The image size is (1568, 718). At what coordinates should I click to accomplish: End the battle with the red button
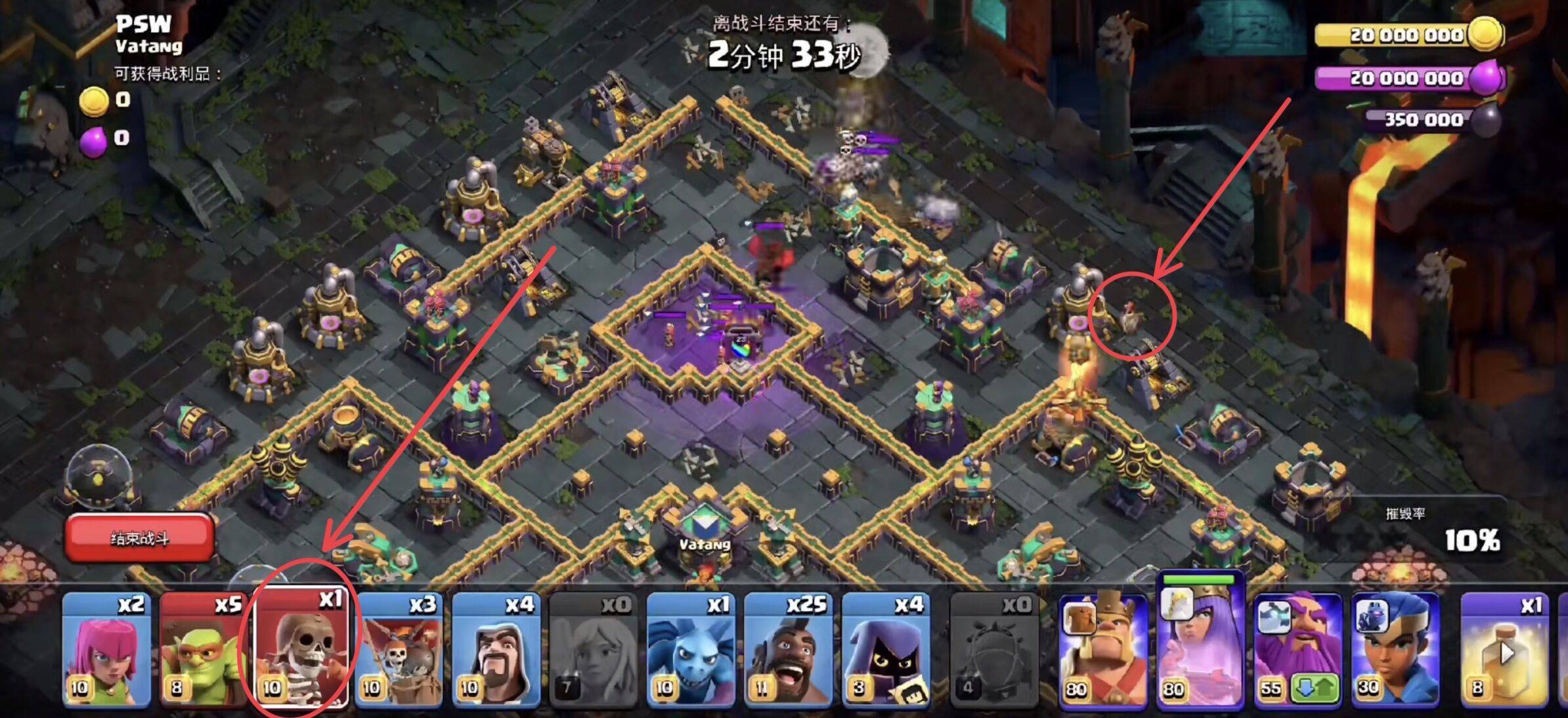point(139,538)
